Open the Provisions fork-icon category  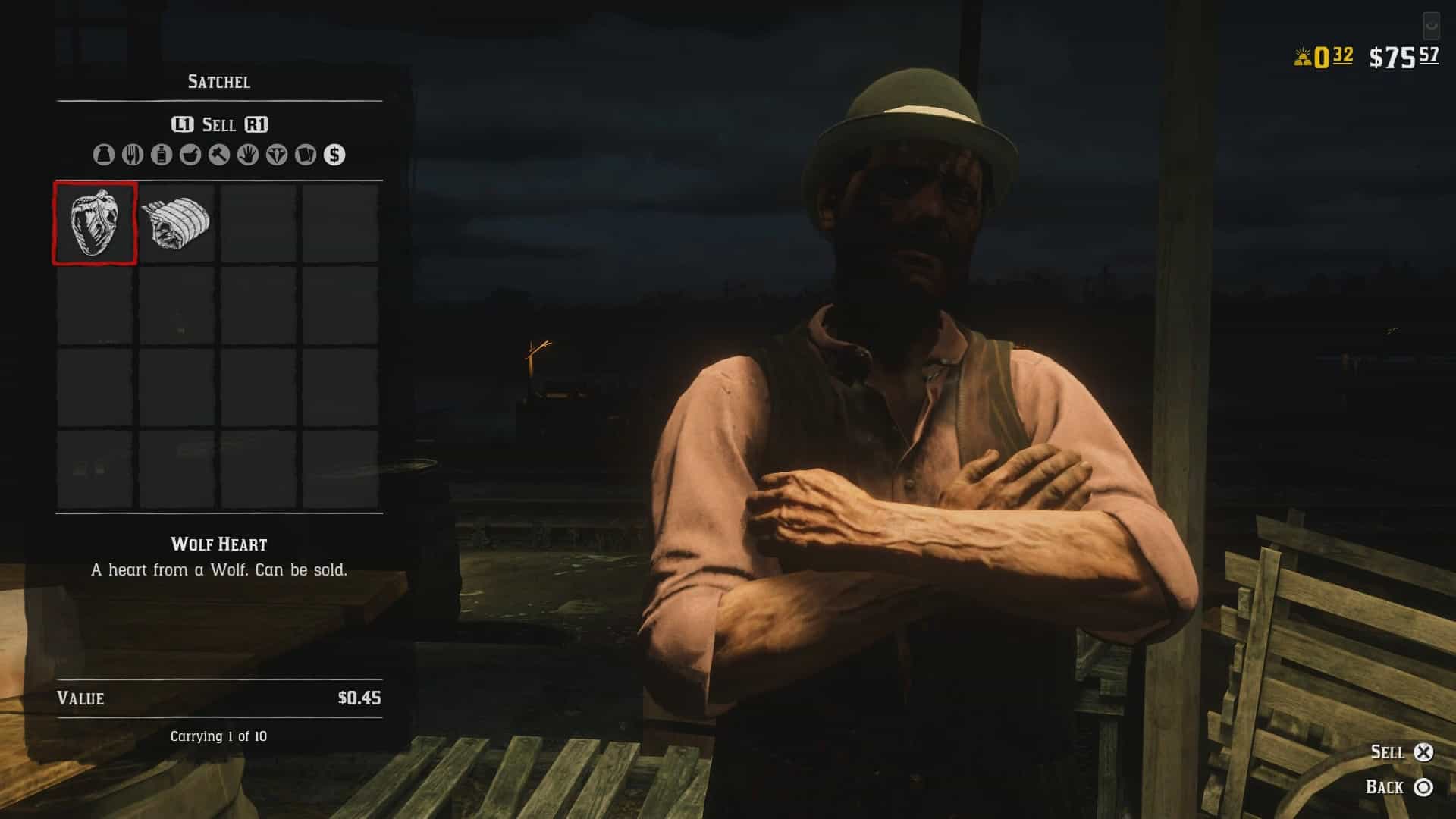tap(132, 157)
